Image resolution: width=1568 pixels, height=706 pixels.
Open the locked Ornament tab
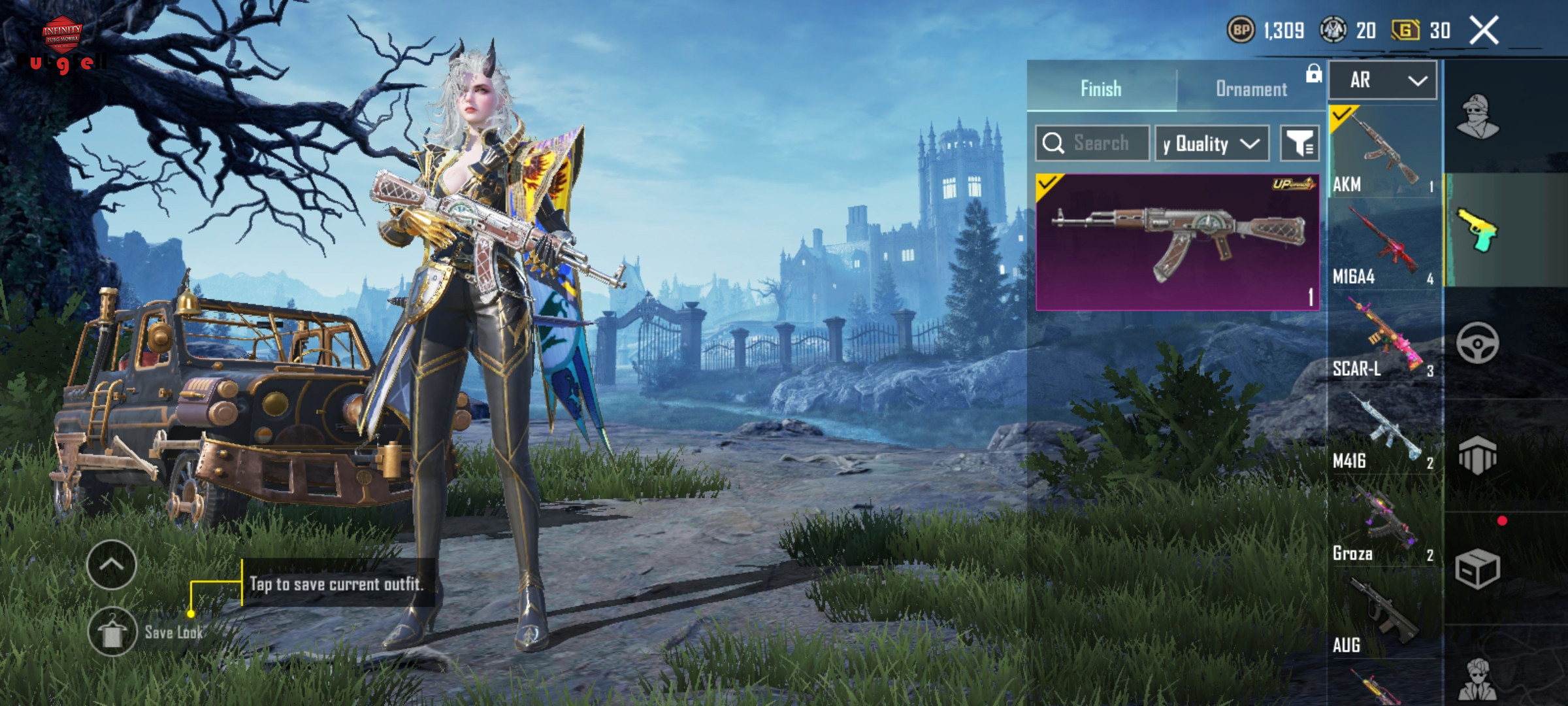1251,88
